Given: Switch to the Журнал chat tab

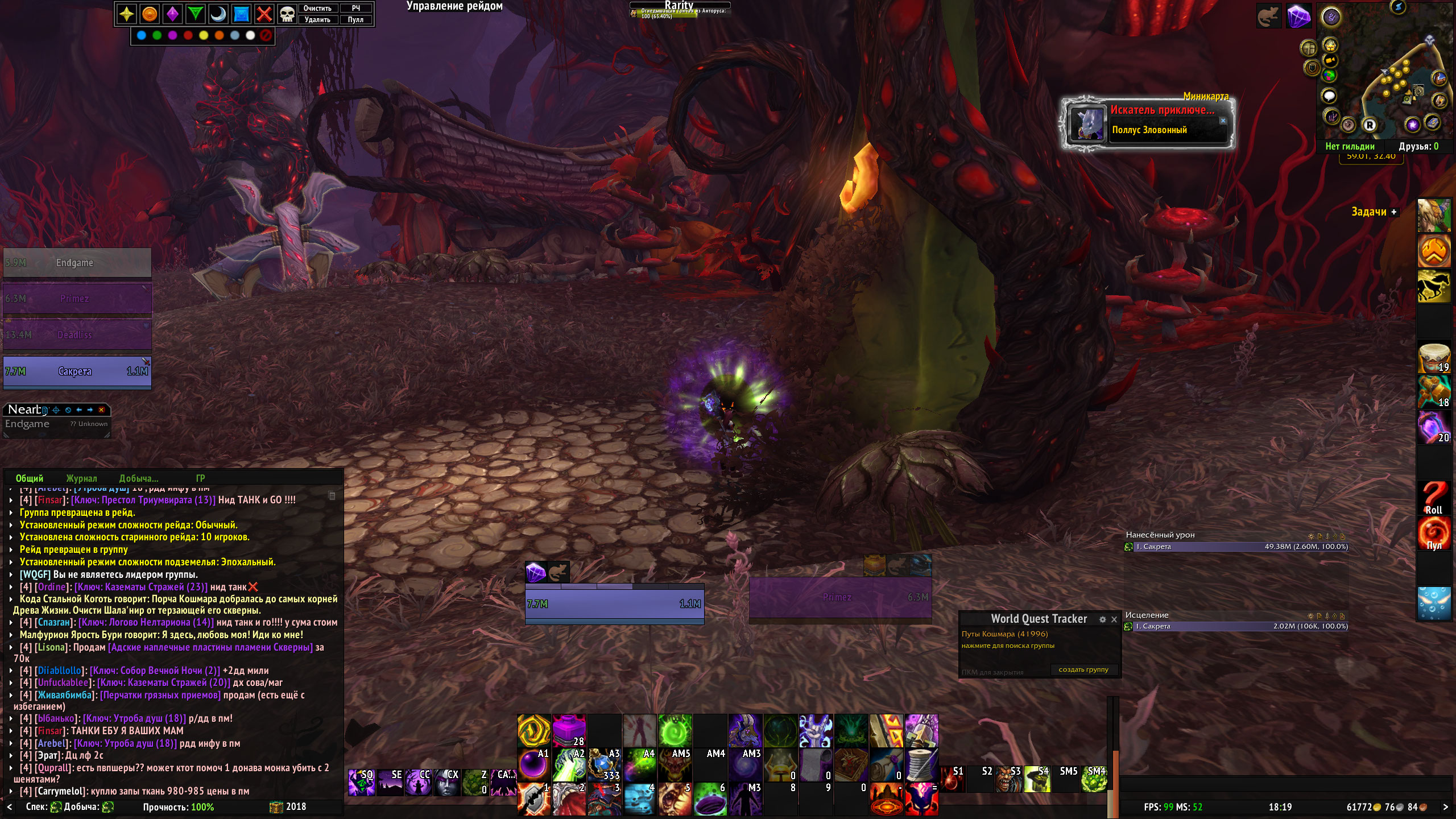Looking at the screenshot, I should (x=81, y=478).
